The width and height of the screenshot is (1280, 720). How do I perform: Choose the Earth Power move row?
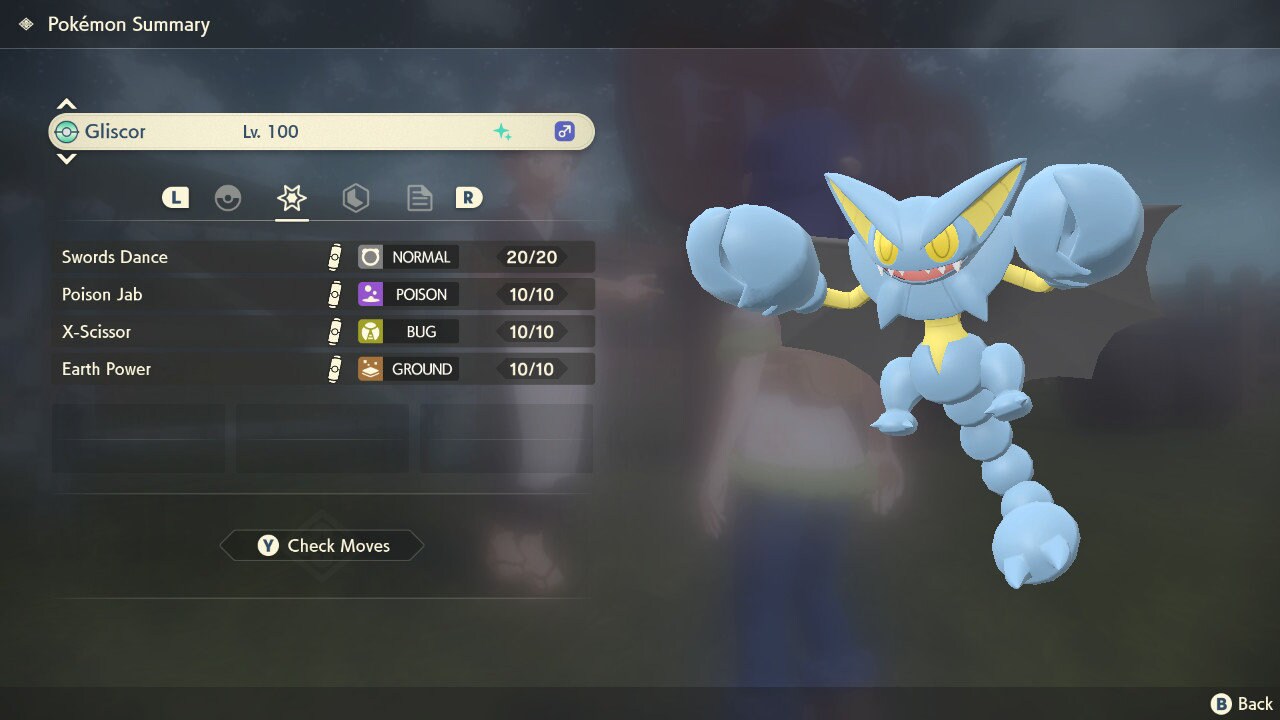pyautogui.click(x=322, y=369)
